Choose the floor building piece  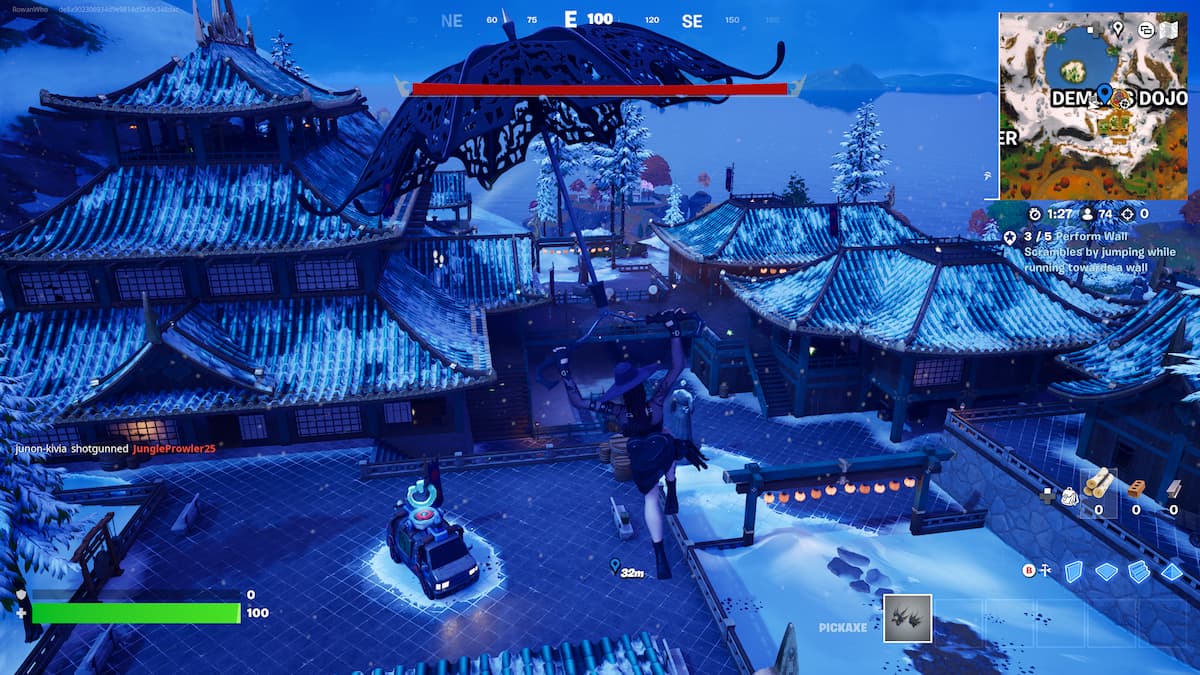click(1106, 571)
